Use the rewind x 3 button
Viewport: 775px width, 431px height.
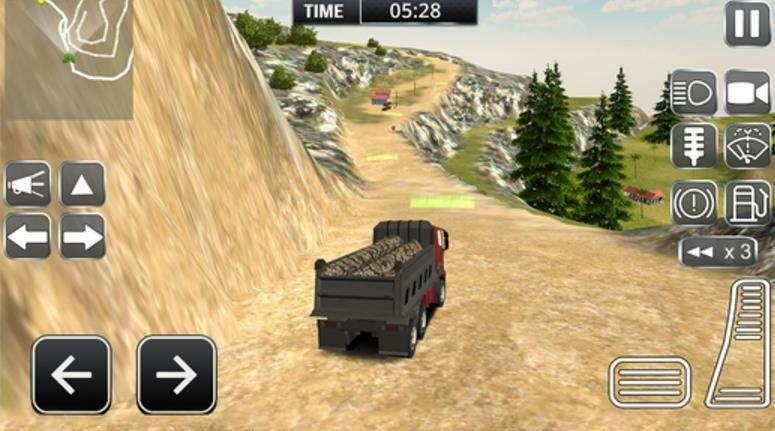pos(717,252)
